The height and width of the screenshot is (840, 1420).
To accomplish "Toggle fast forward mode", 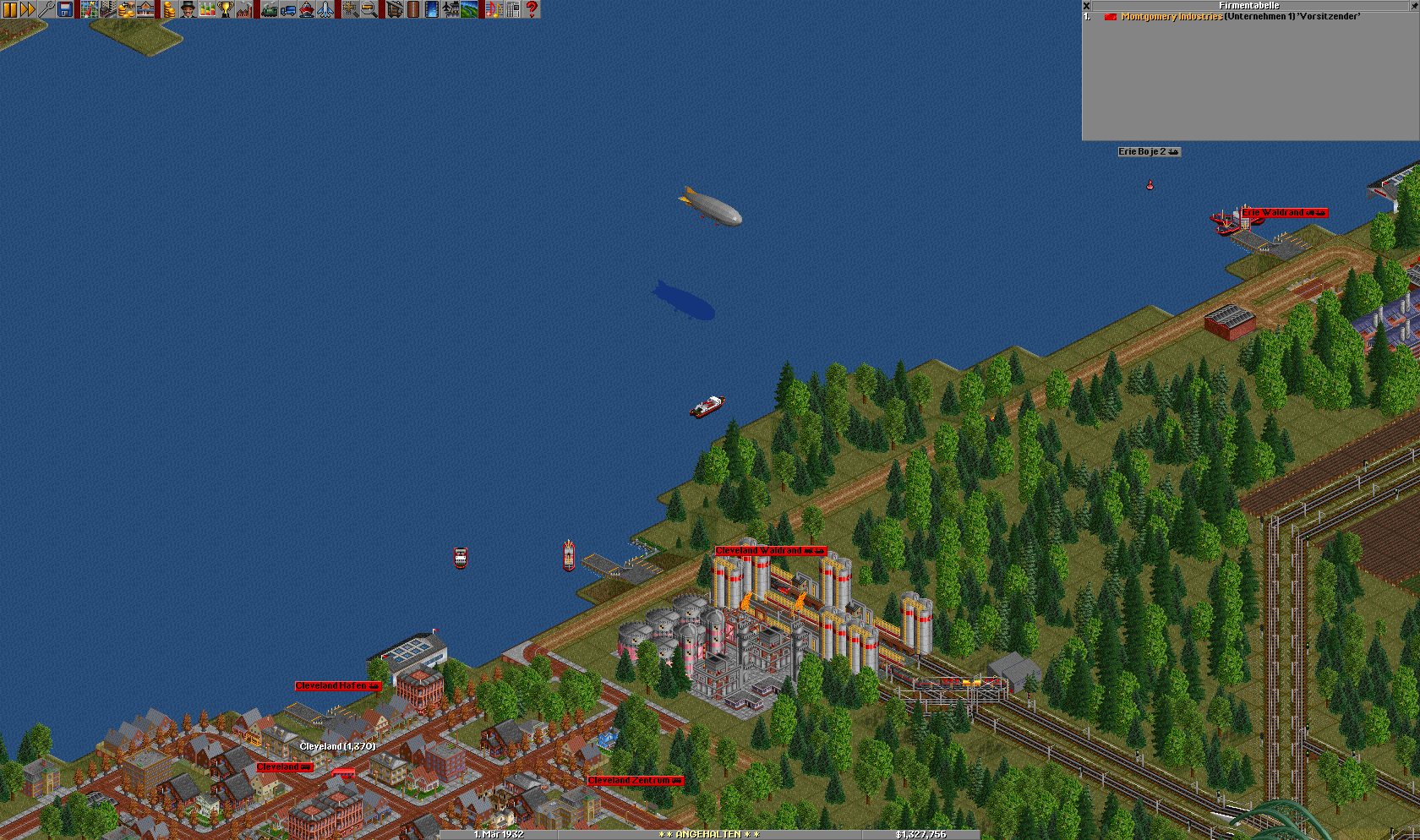I will point(28,9).
